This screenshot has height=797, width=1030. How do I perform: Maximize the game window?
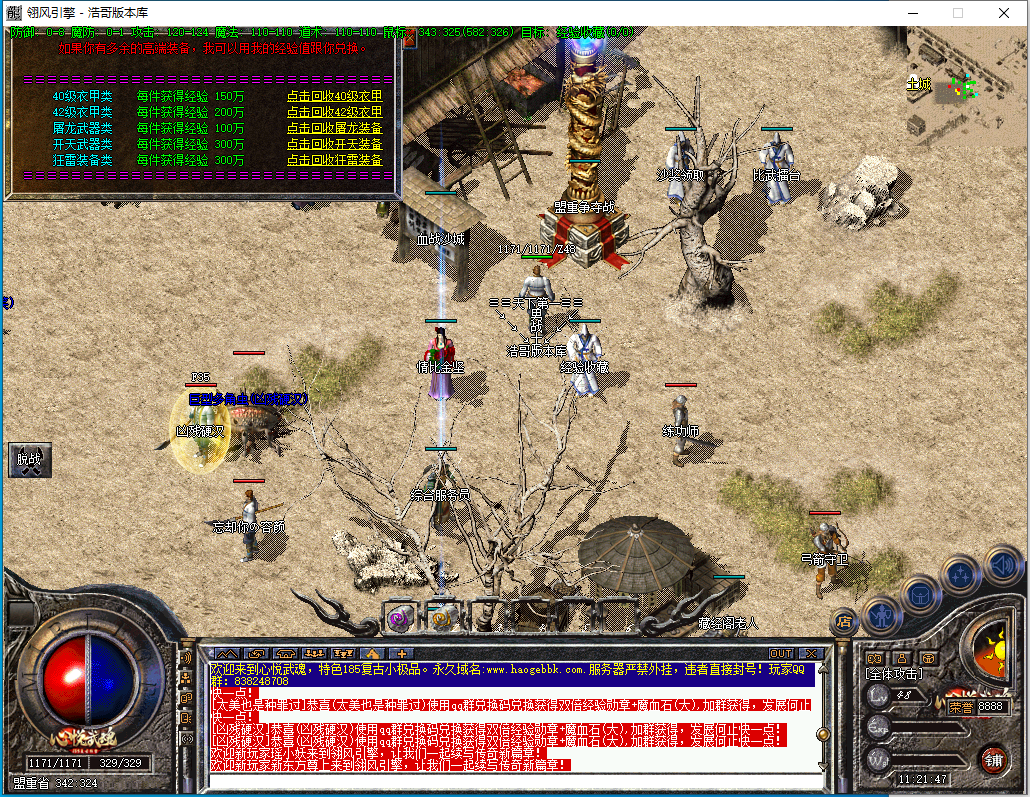coord(958,13)
